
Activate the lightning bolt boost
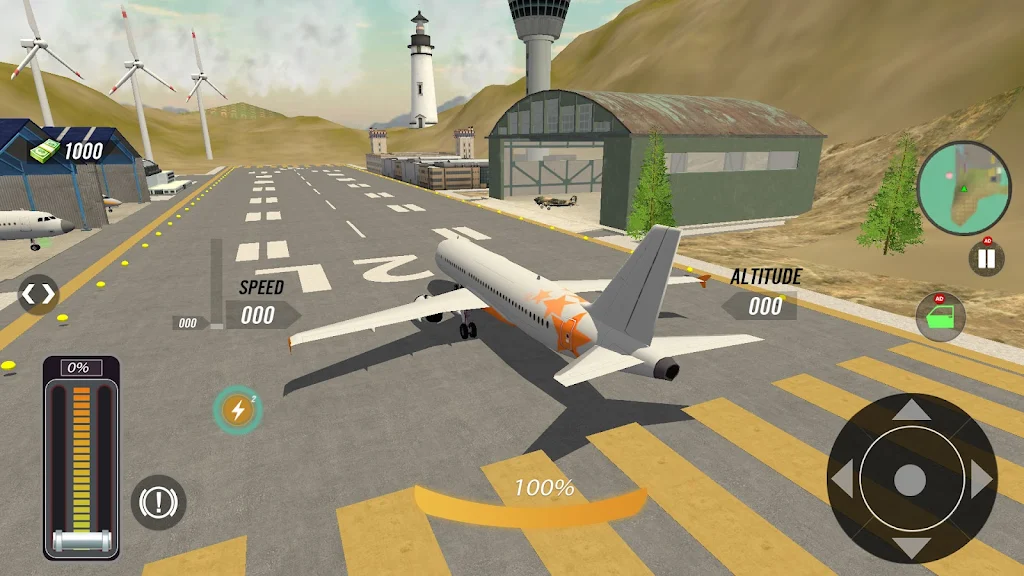pyautogui.click(x=237, y=410)
